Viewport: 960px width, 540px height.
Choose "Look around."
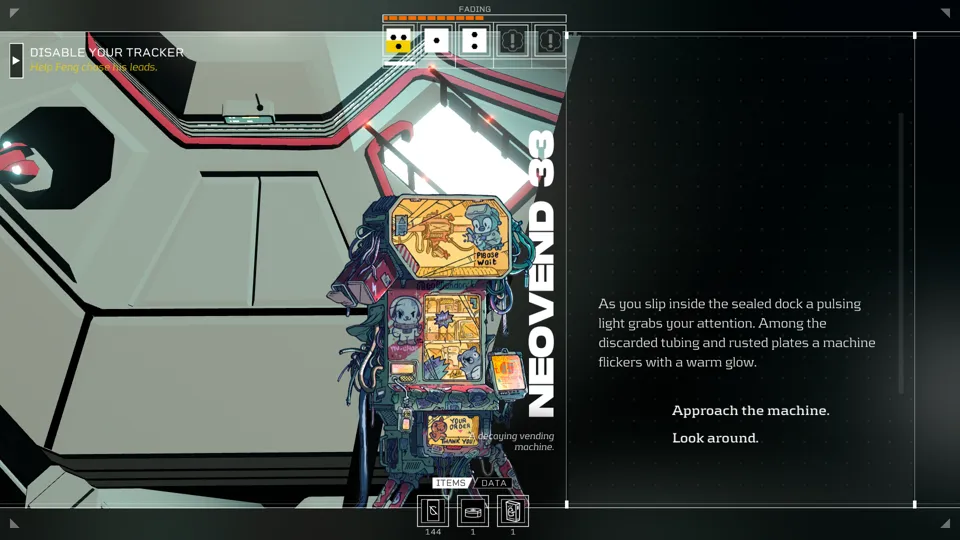(715, 438)
